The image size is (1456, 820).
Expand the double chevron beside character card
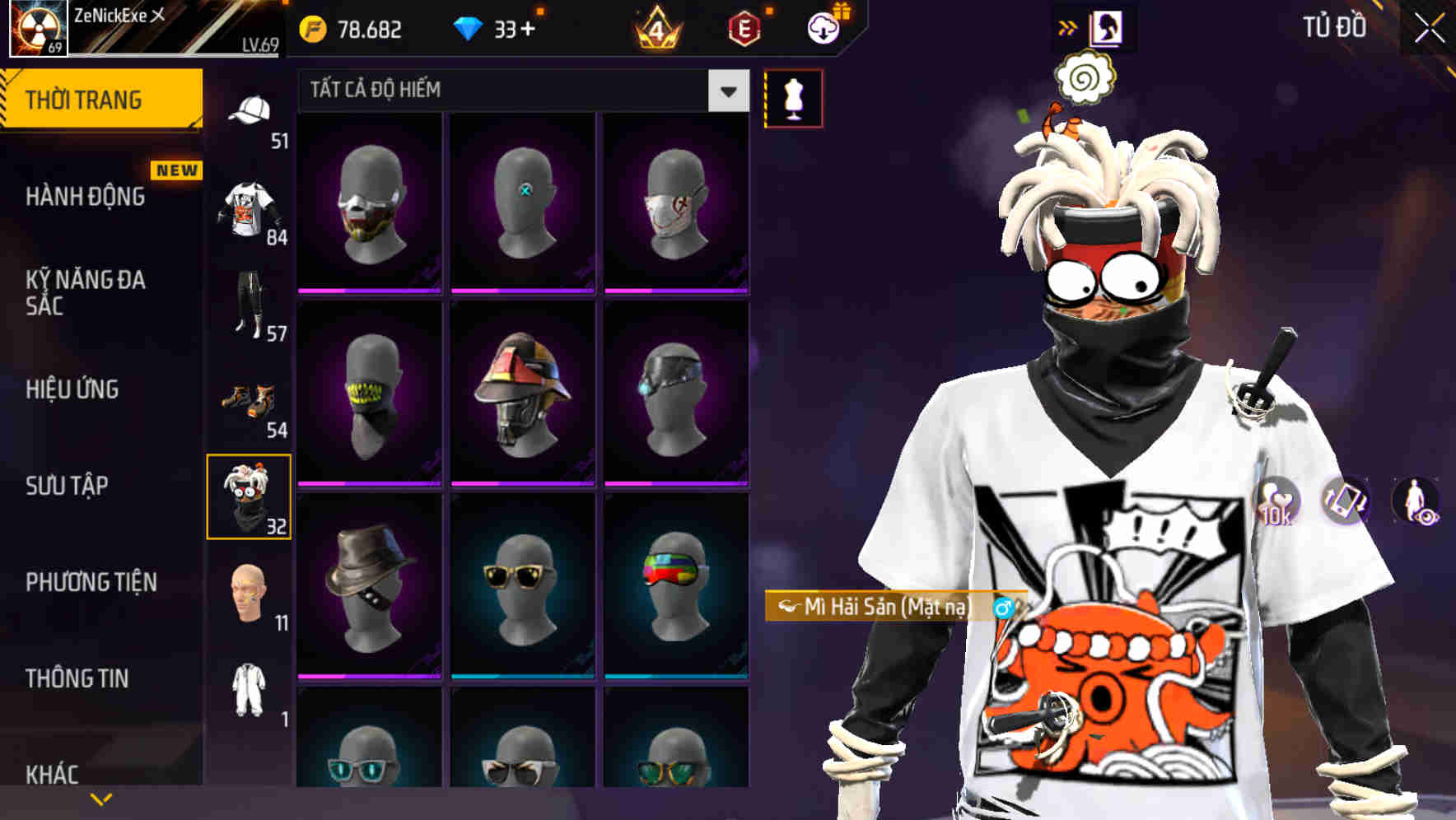(1067, 26)
